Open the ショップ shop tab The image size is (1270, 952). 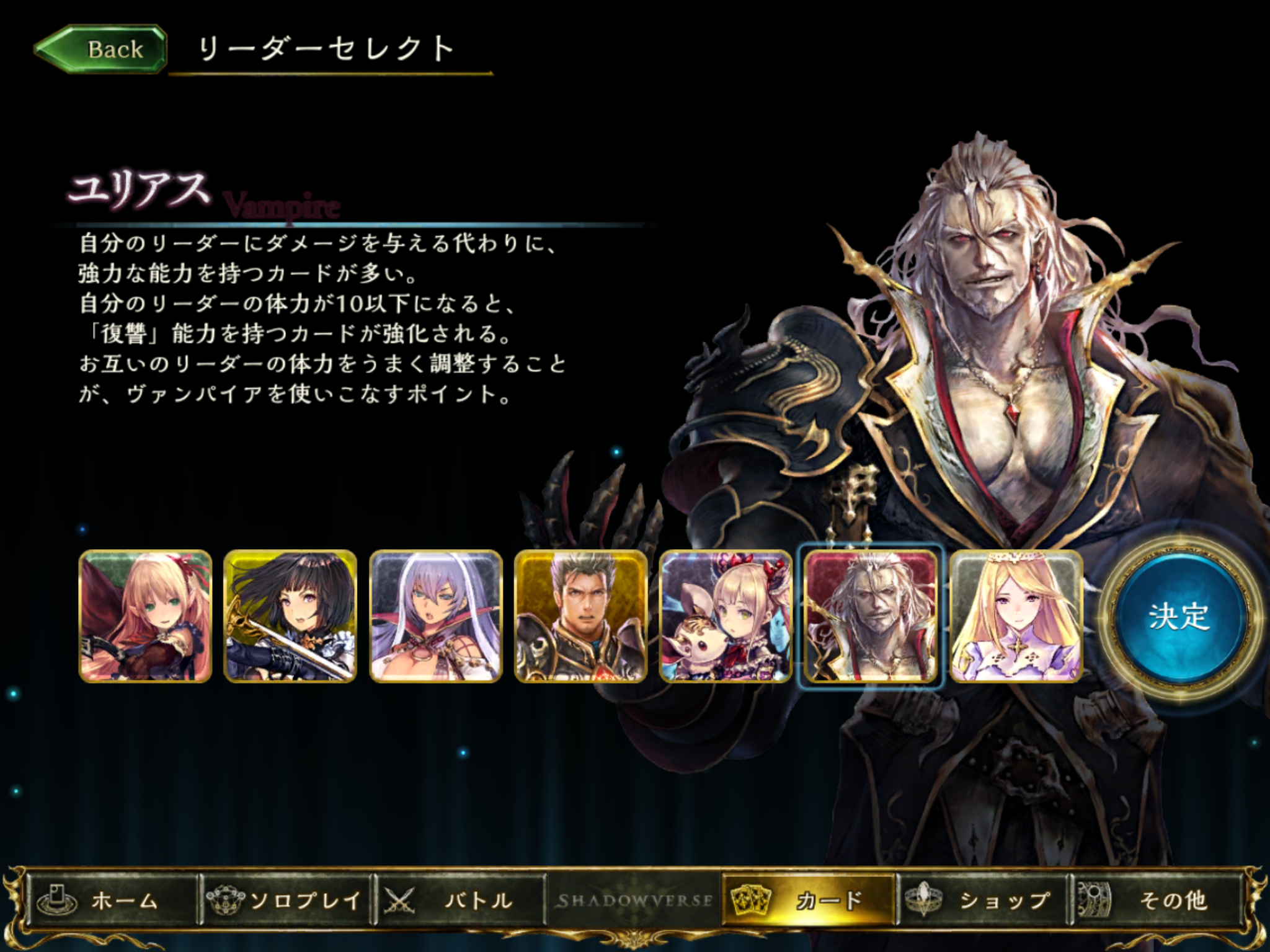click(x=983, y=900)
